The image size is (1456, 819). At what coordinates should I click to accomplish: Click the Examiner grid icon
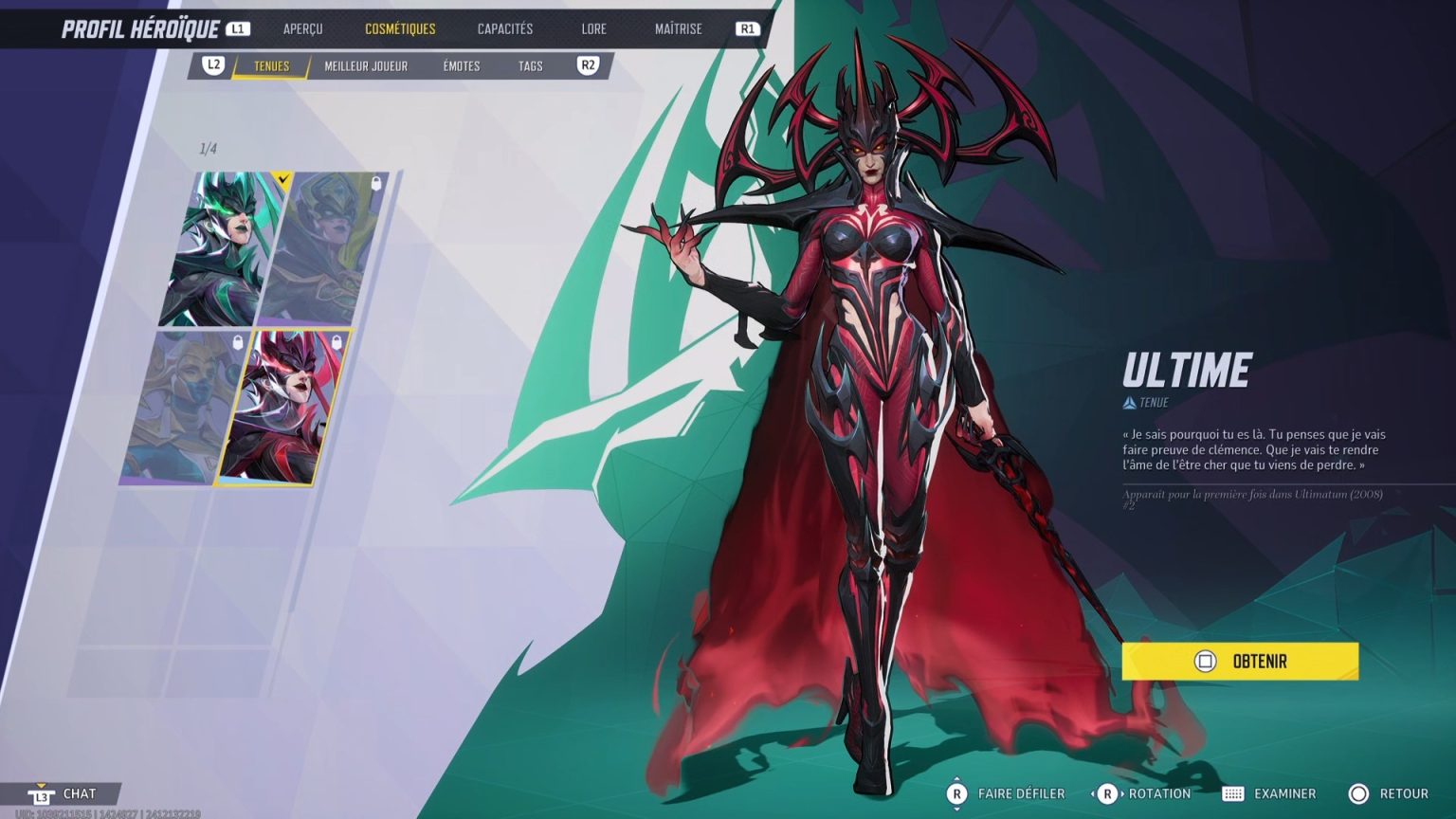1233,793
